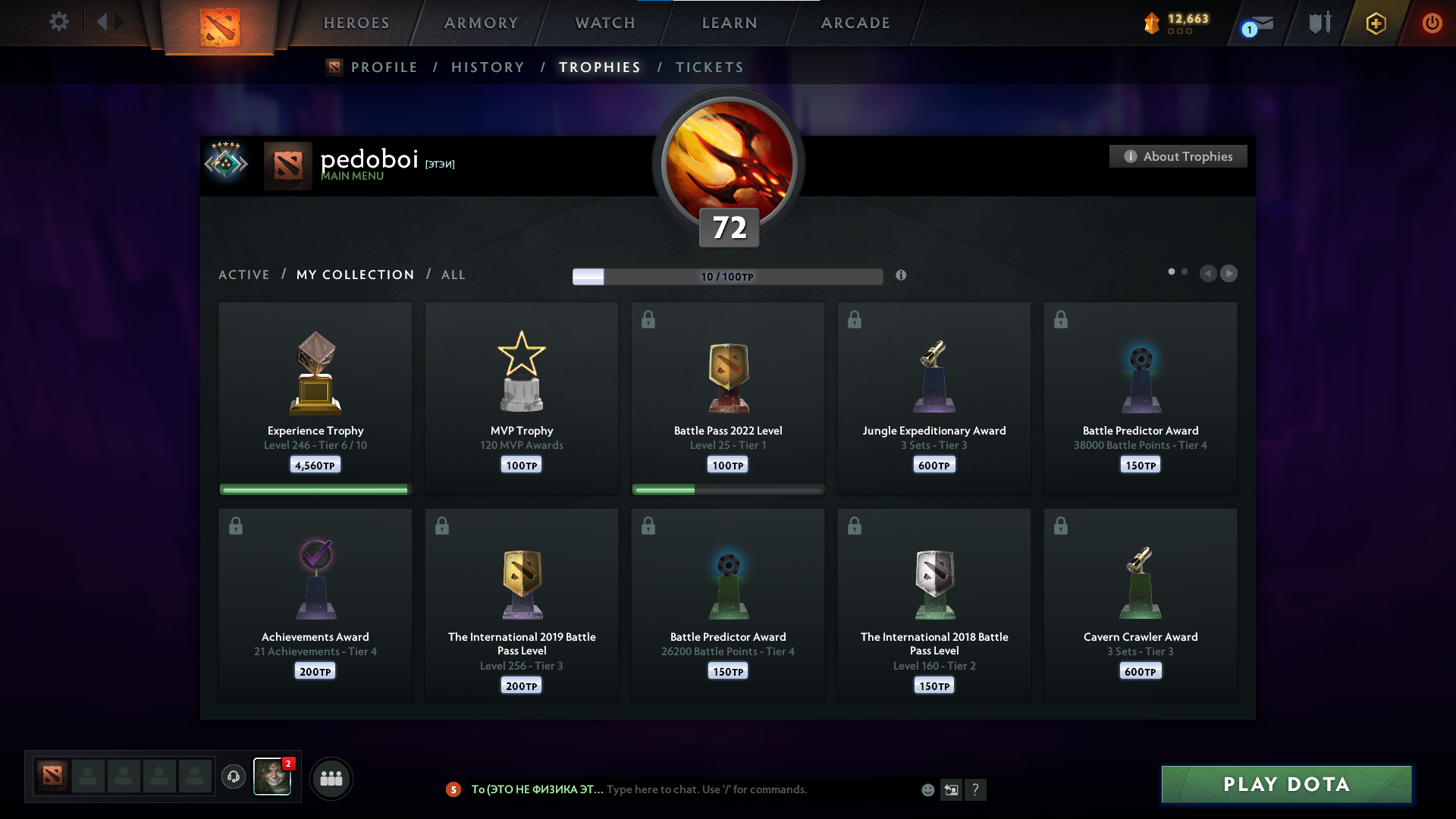The height and width of the screenshot is (819, 1456).
Task: Select the second page dot indicator
Action: point(1185,270)
